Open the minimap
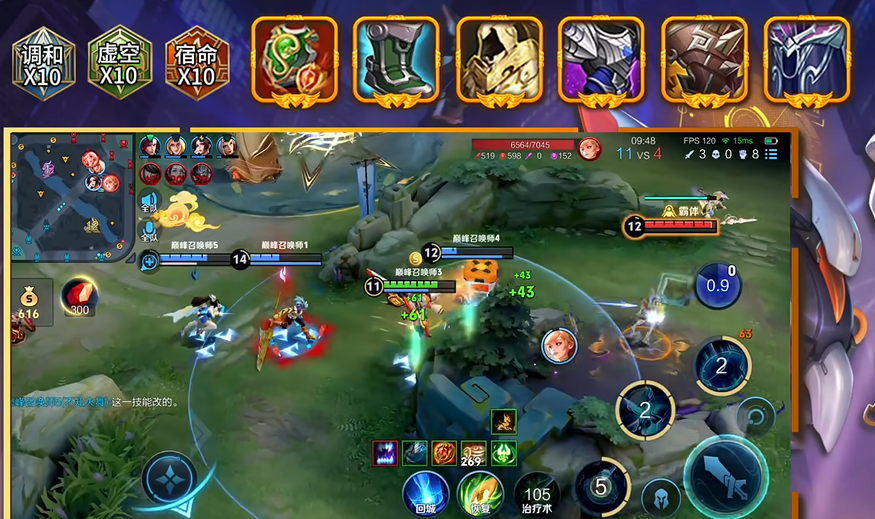The width and height of the screenshot is (875, 519). point(72,194)
